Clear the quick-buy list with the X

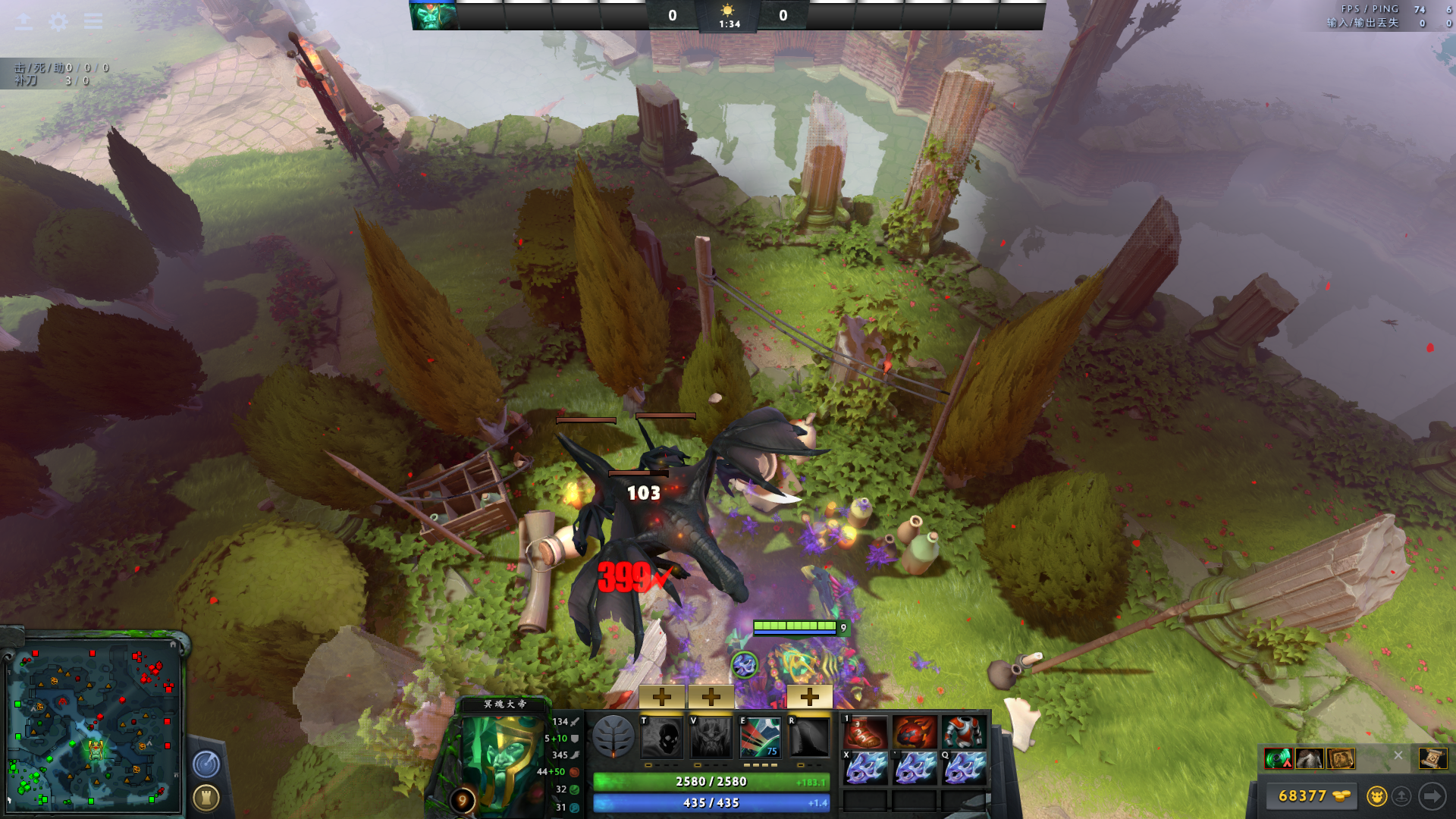pyautogui.click(x=1398, y=755)
